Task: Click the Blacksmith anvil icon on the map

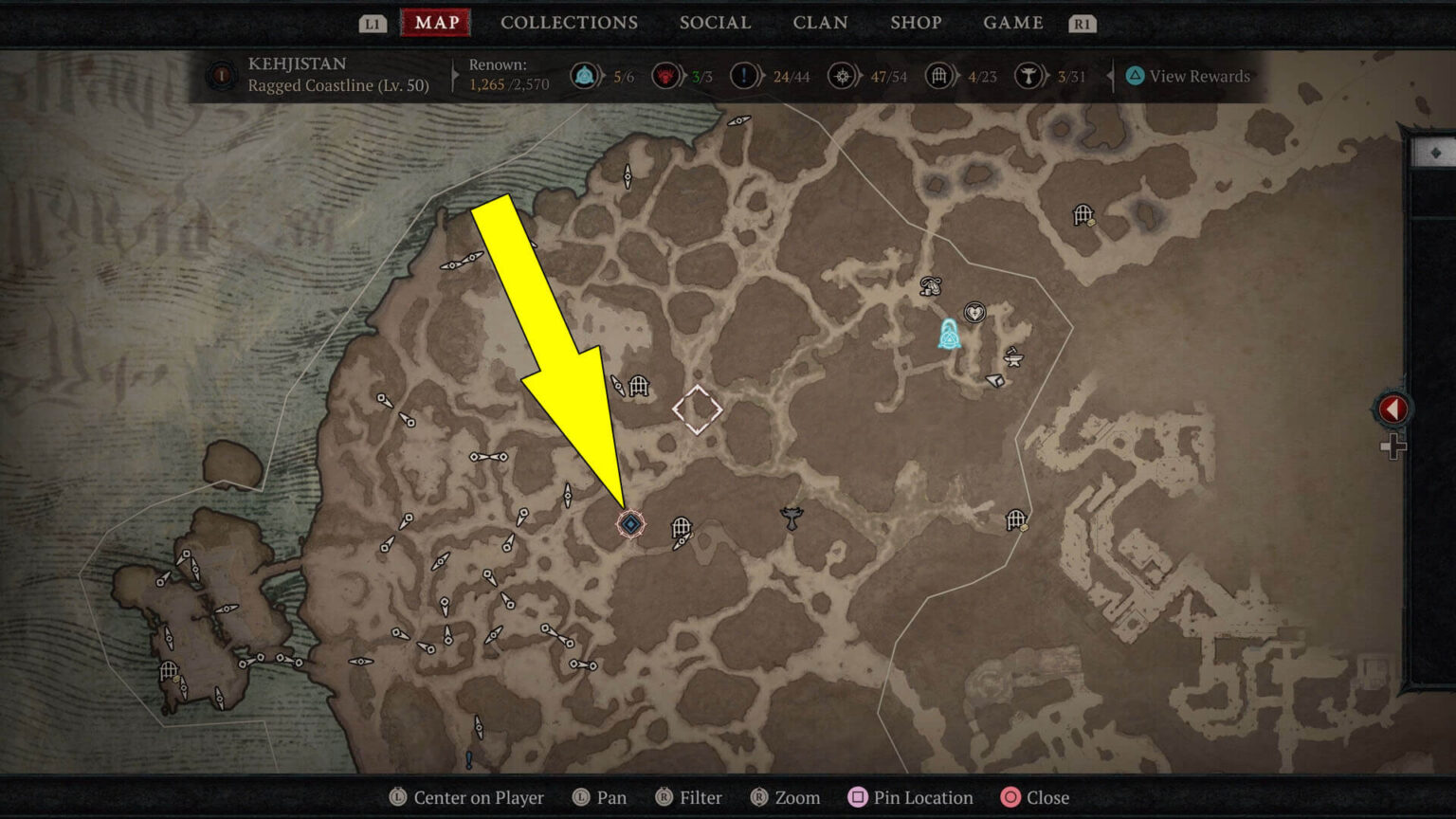Action: 1014,358
